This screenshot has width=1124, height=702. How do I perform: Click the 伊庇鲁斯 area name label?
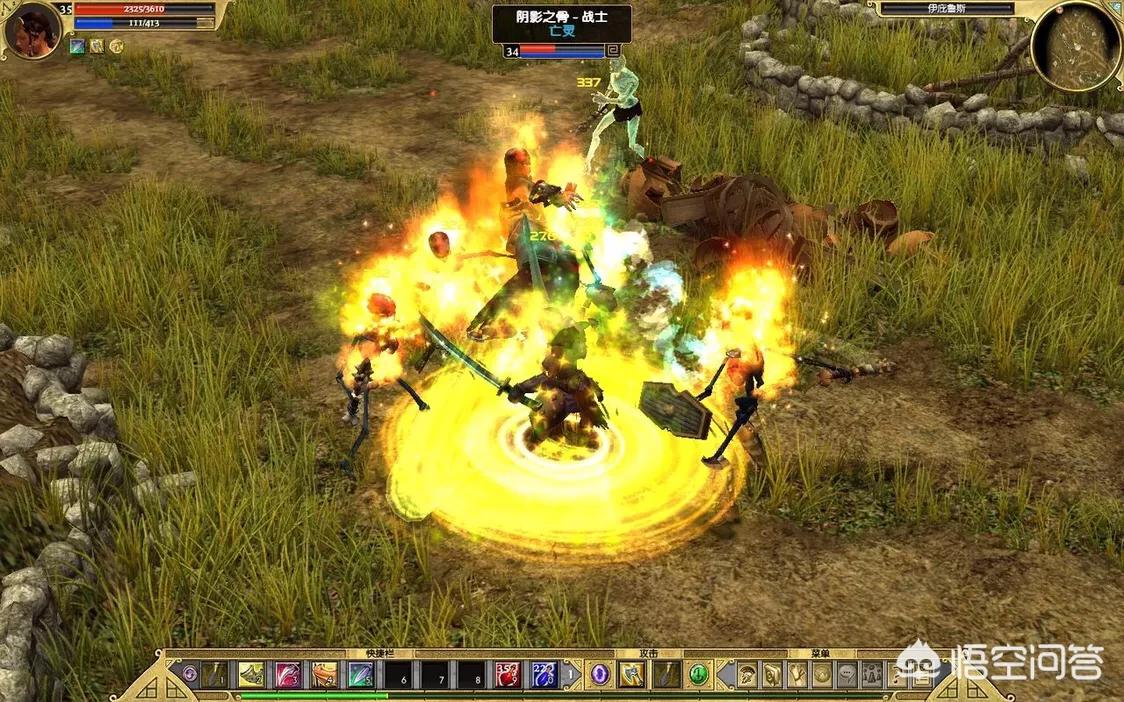pos(947,9)
